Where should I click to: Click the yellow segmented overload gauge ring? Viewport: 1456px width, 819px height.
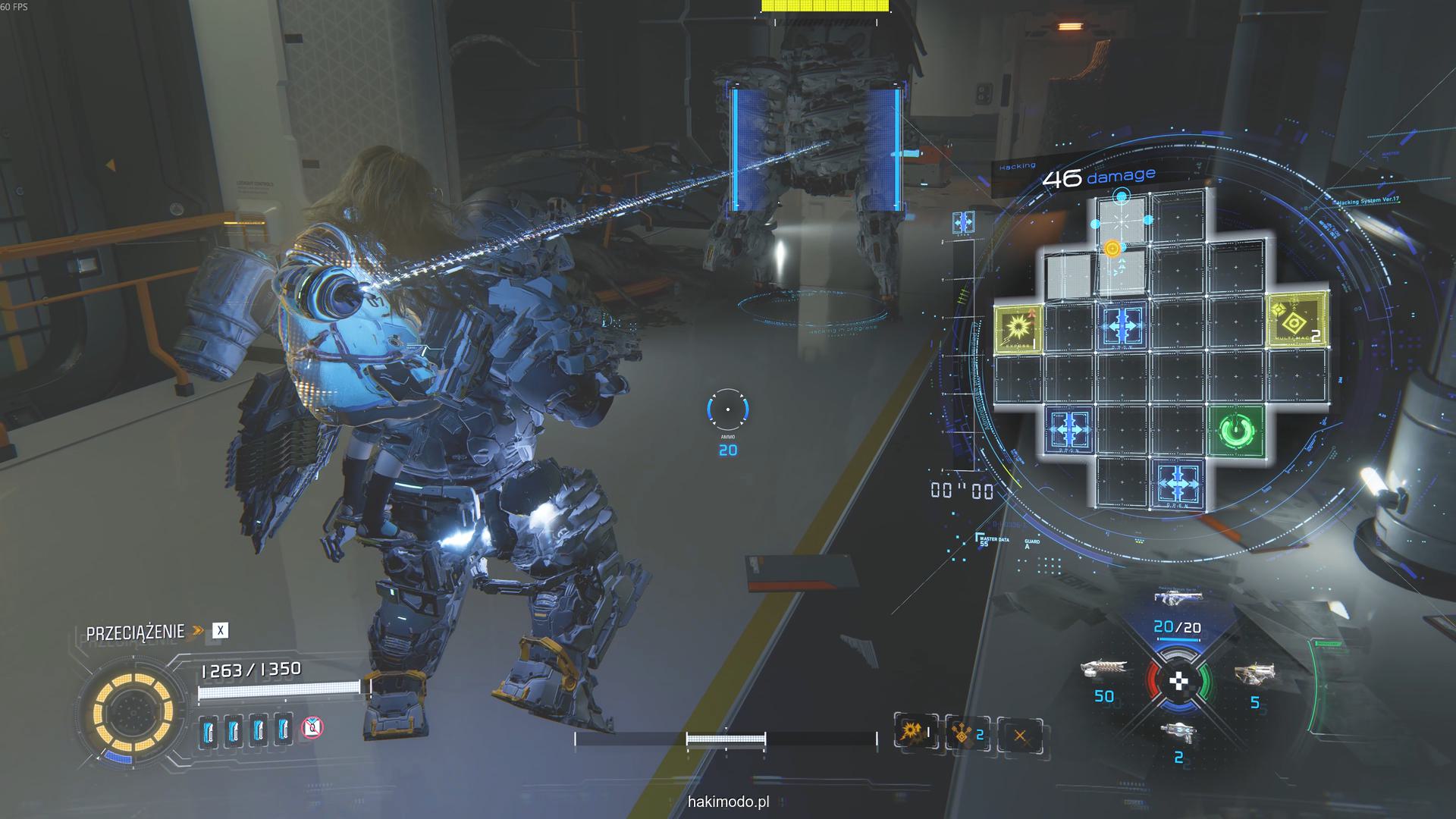coord(133,711)
